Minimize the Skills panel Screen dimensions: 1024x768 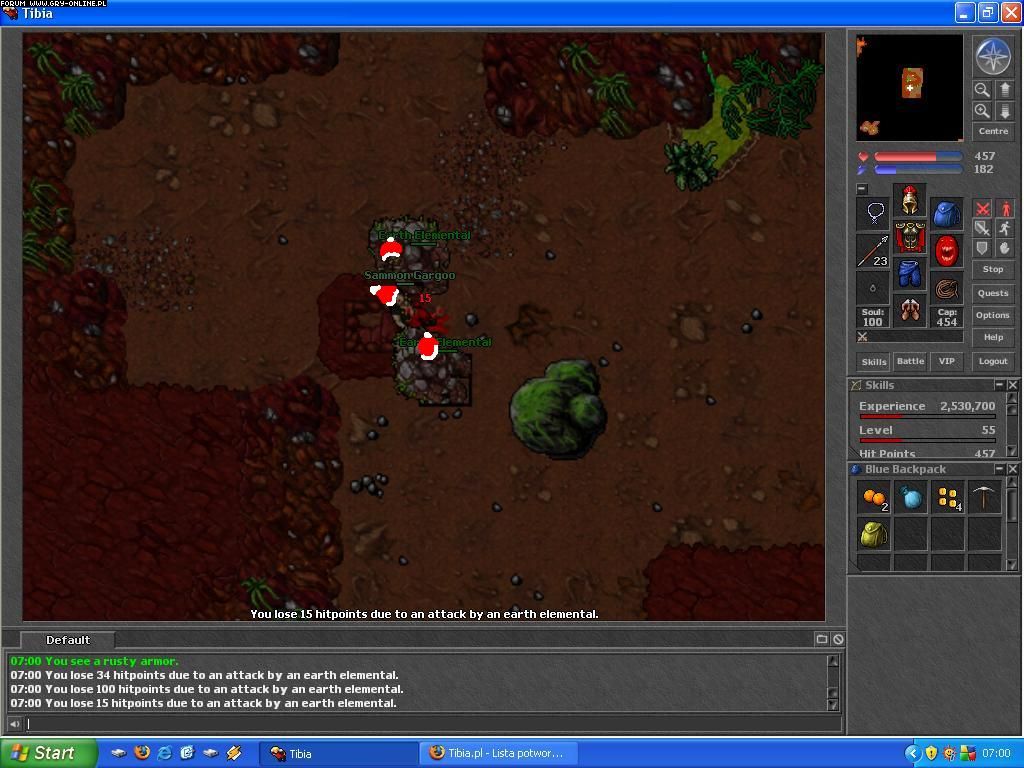point(999,385)
